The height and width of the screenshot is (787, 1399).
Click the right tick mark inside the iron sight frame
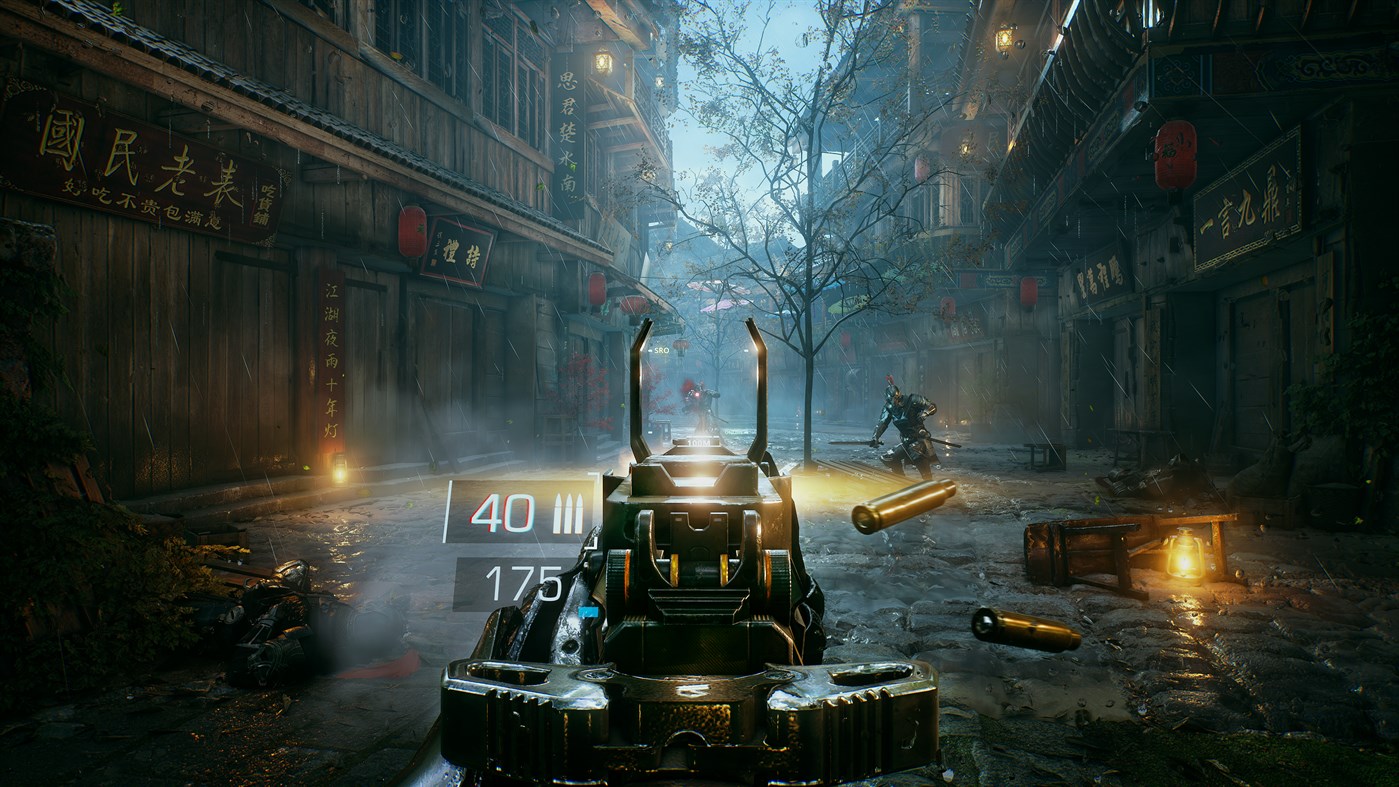[x=747, y=350]
